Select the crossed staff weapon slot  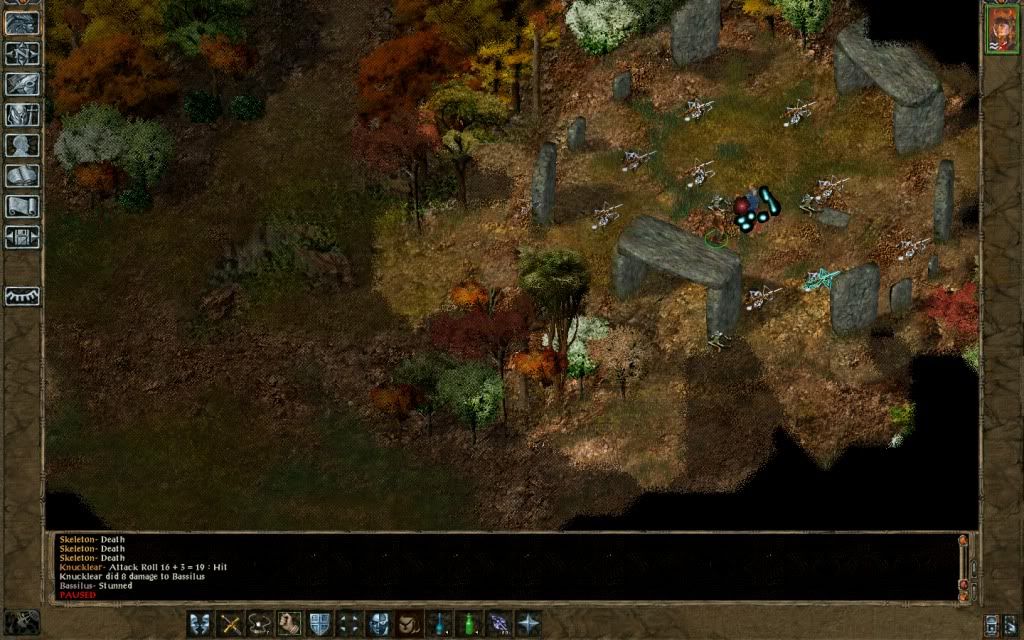point(231,623)
